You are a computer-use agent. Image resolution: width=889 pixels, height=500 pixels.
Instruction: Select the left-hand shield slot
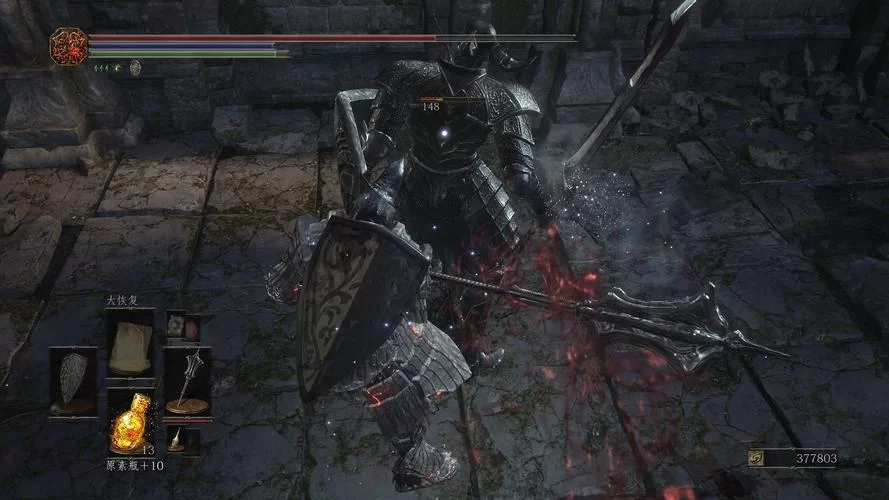[x=74, y=380]
